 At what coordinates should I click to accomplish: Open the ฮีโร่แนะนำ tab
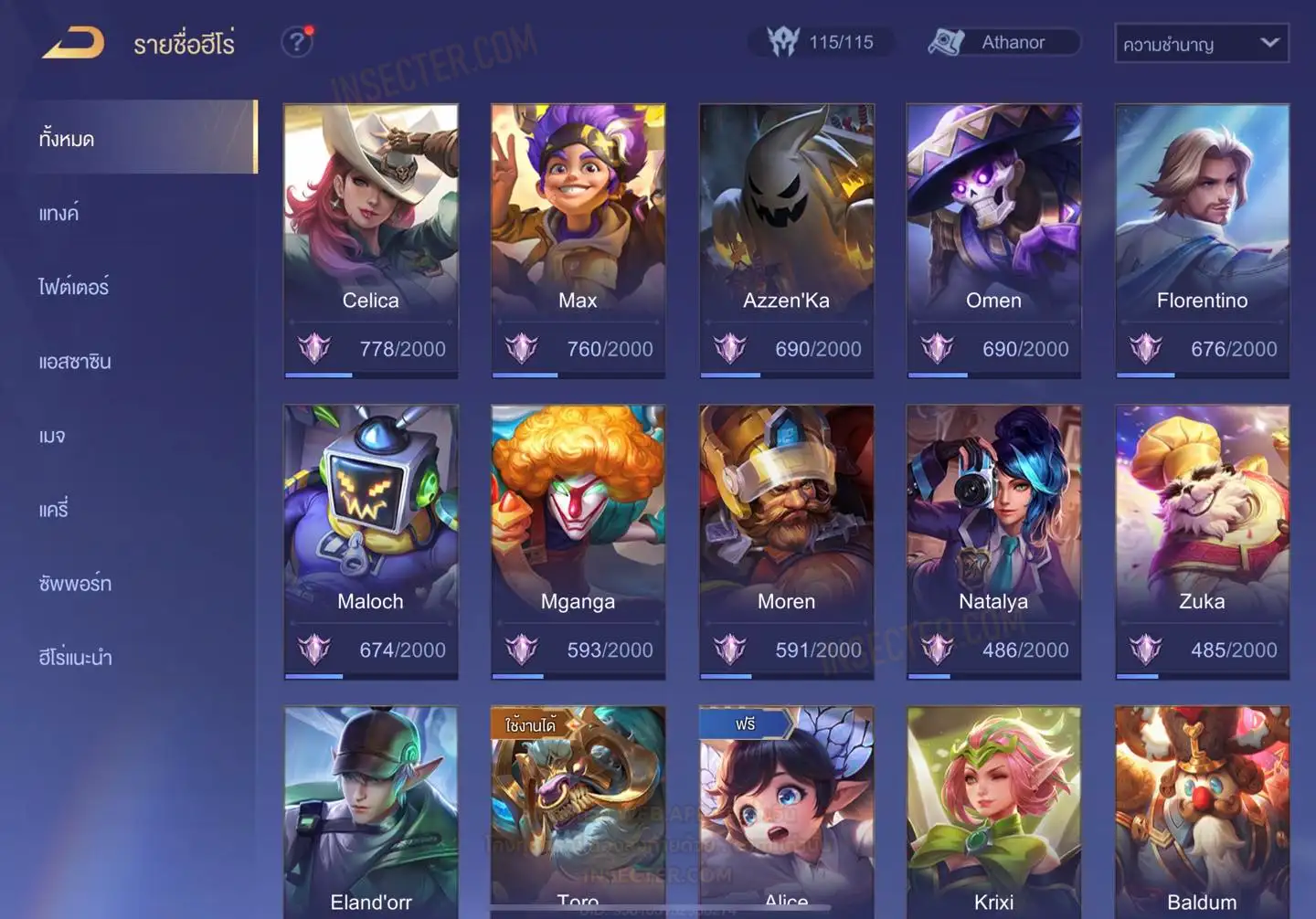(75, 658)
